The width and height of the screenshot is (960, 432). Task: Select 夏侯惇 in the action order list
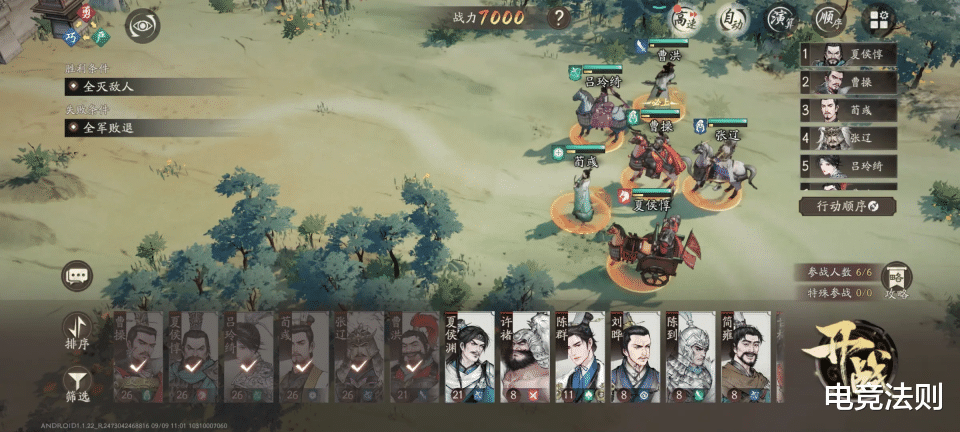[x=847, y=55]
